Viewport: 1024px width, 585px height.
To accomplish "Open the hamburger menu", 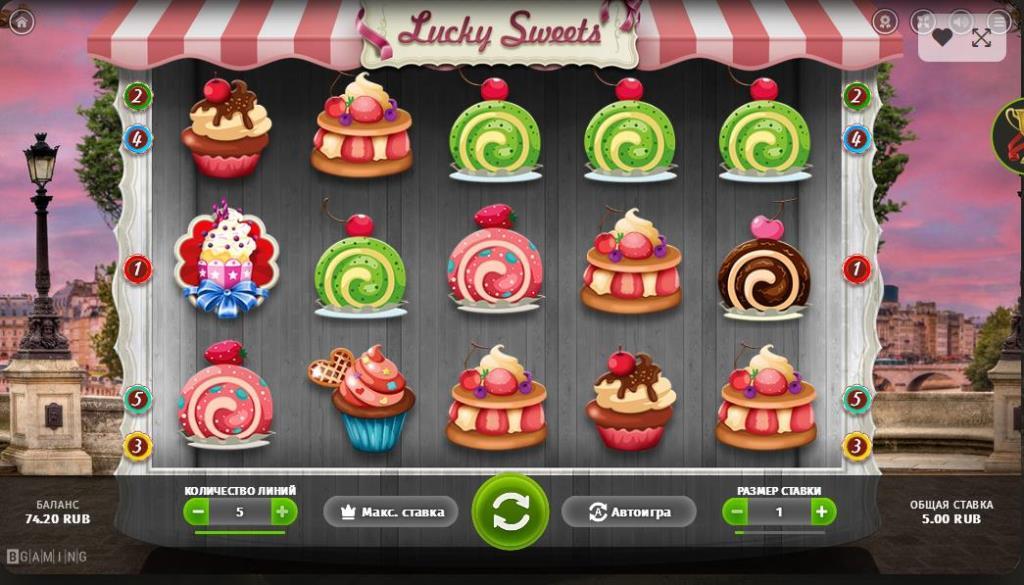I will click(998, 22).
